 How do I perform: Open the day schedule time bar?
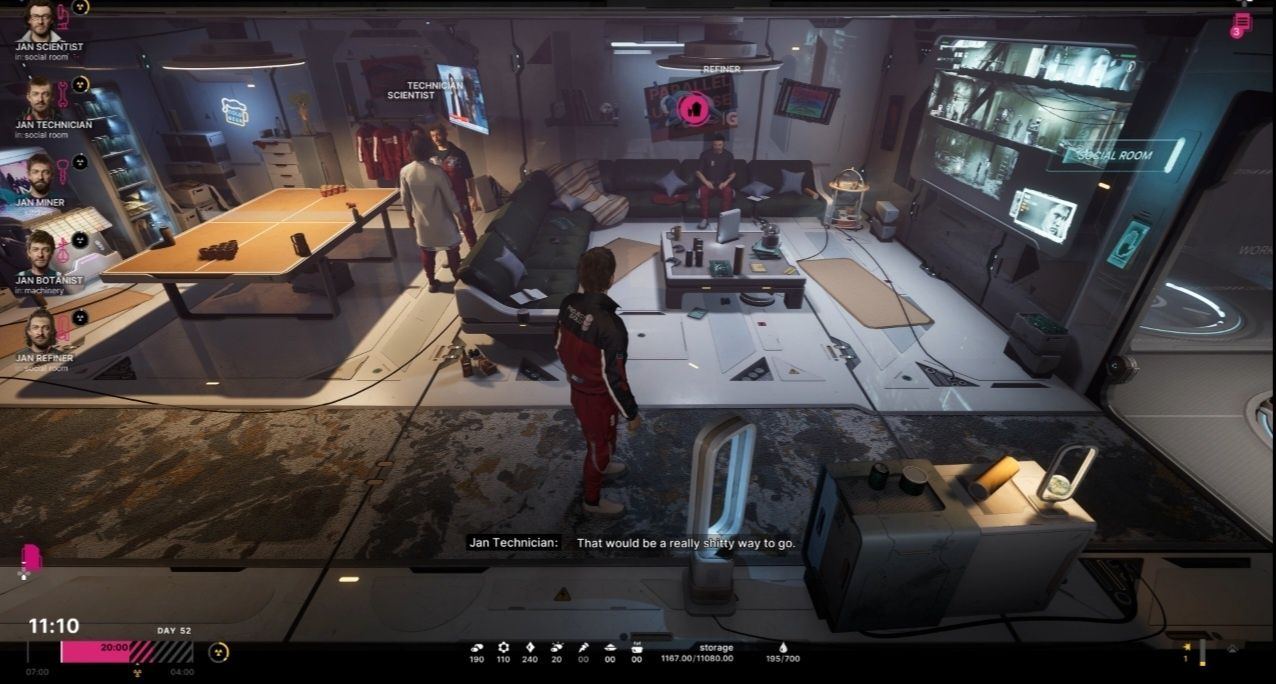point(127,652)
